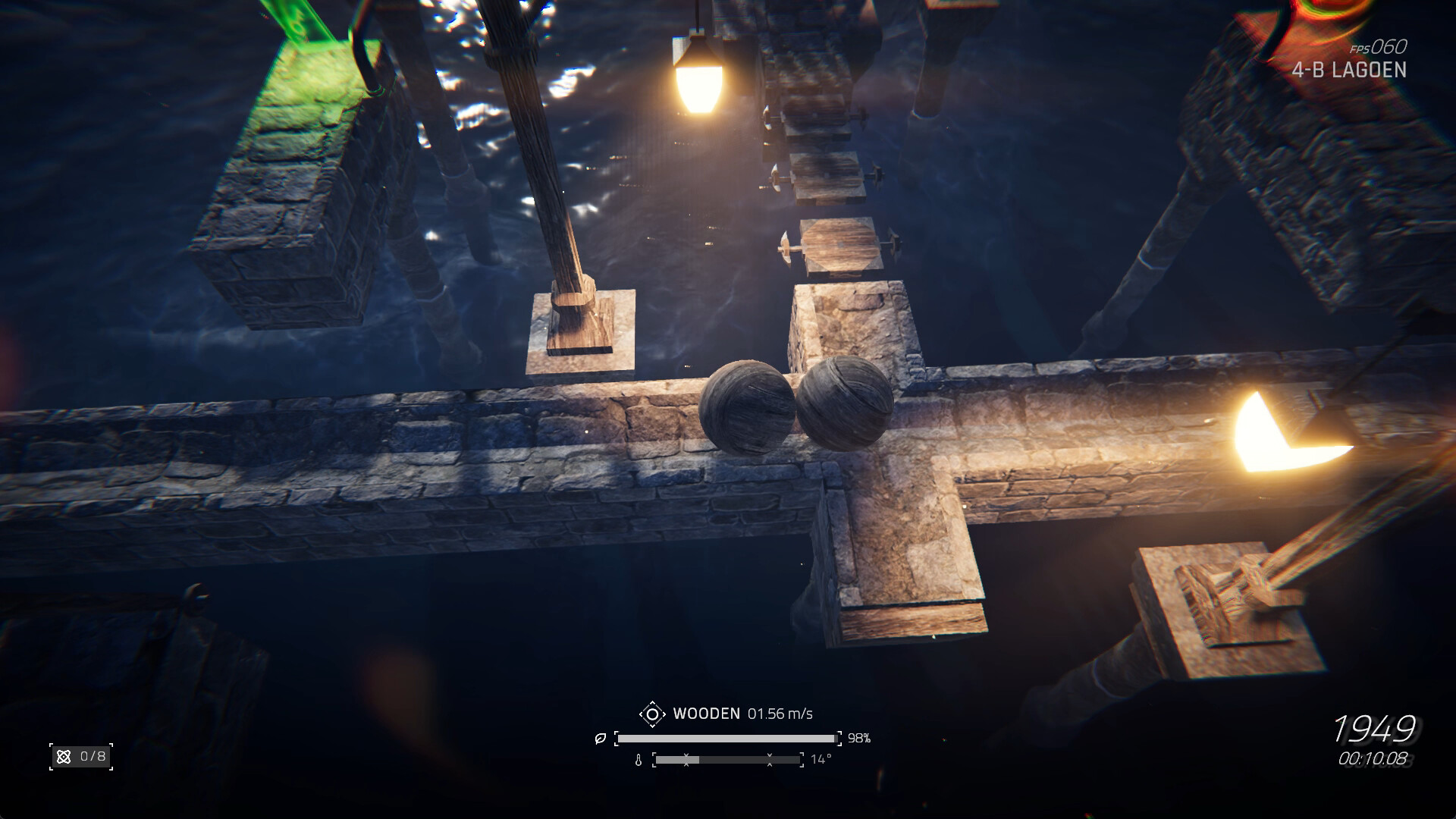Viewport: 1456px width, 819px height.
Task: Click the speed value 01.56 m/s
Action: point(782,714)
